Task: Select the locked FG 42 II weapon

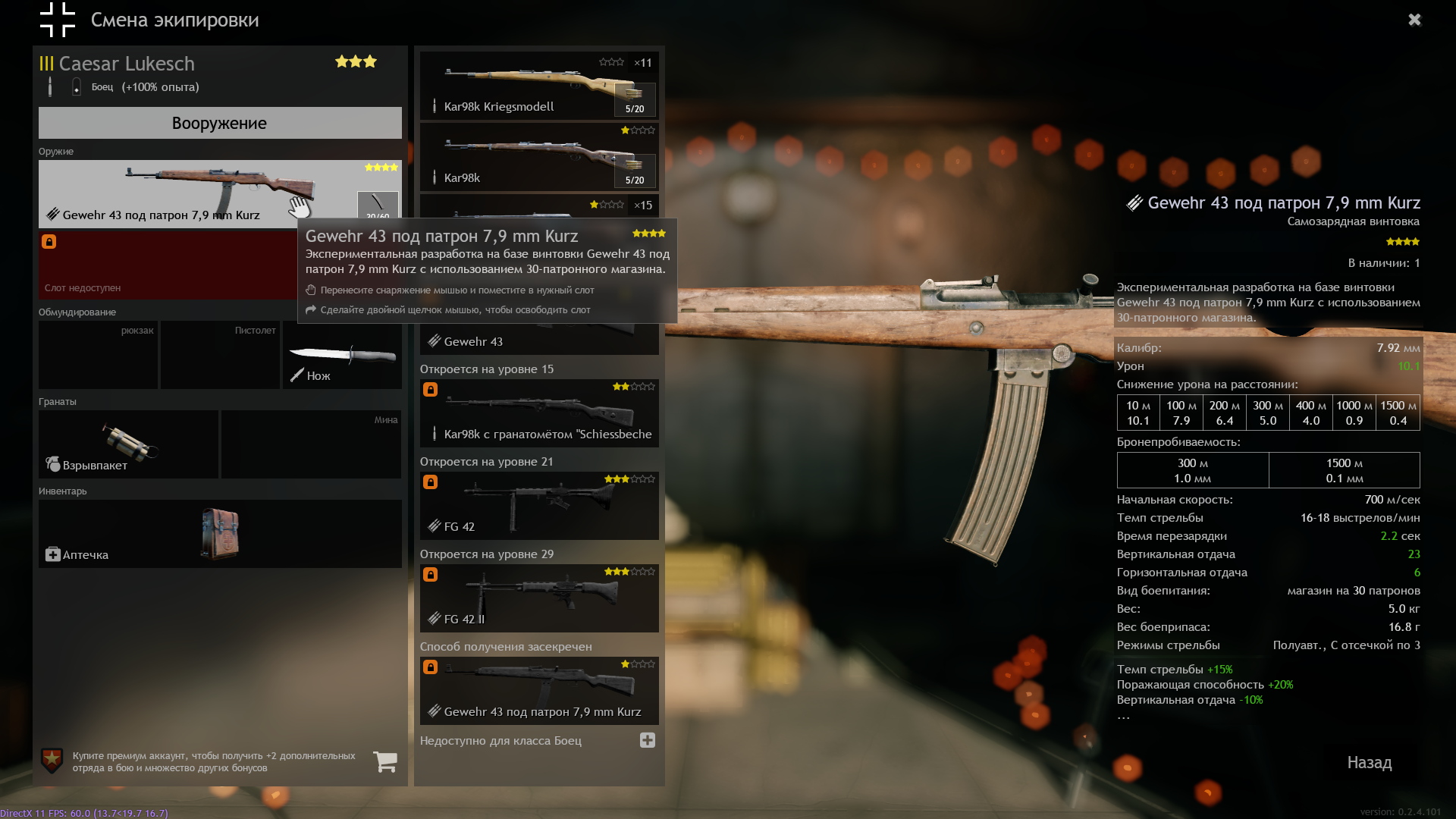Action: 538,598
